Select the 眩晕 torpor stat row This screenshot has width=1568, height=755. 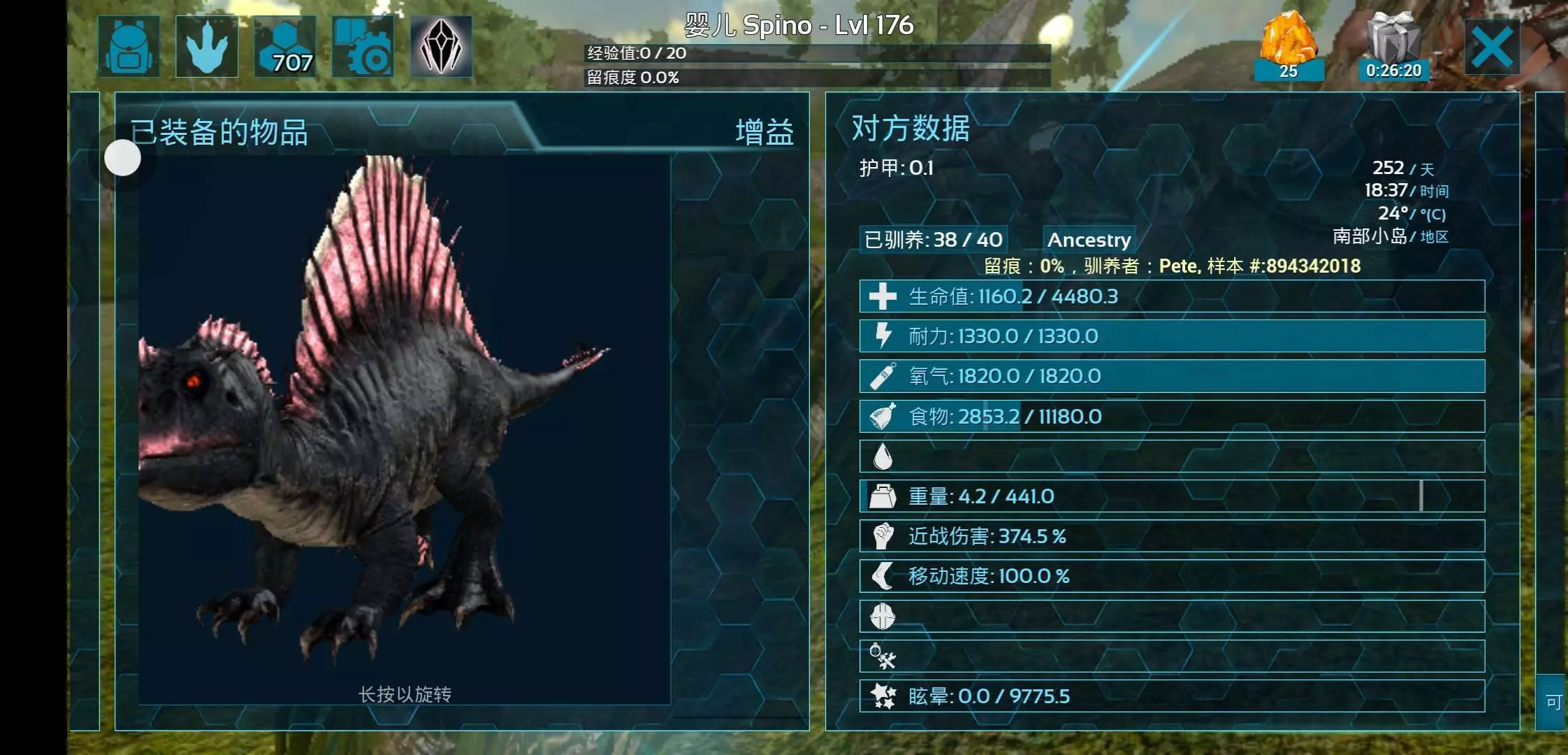(1171, 696)
